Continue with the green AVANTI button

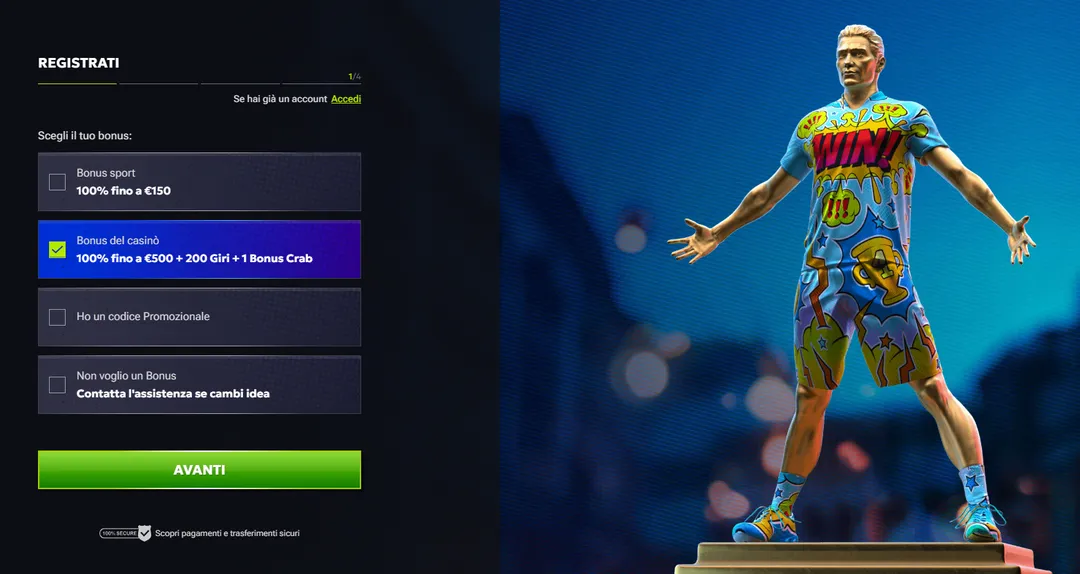pos(199,470)
